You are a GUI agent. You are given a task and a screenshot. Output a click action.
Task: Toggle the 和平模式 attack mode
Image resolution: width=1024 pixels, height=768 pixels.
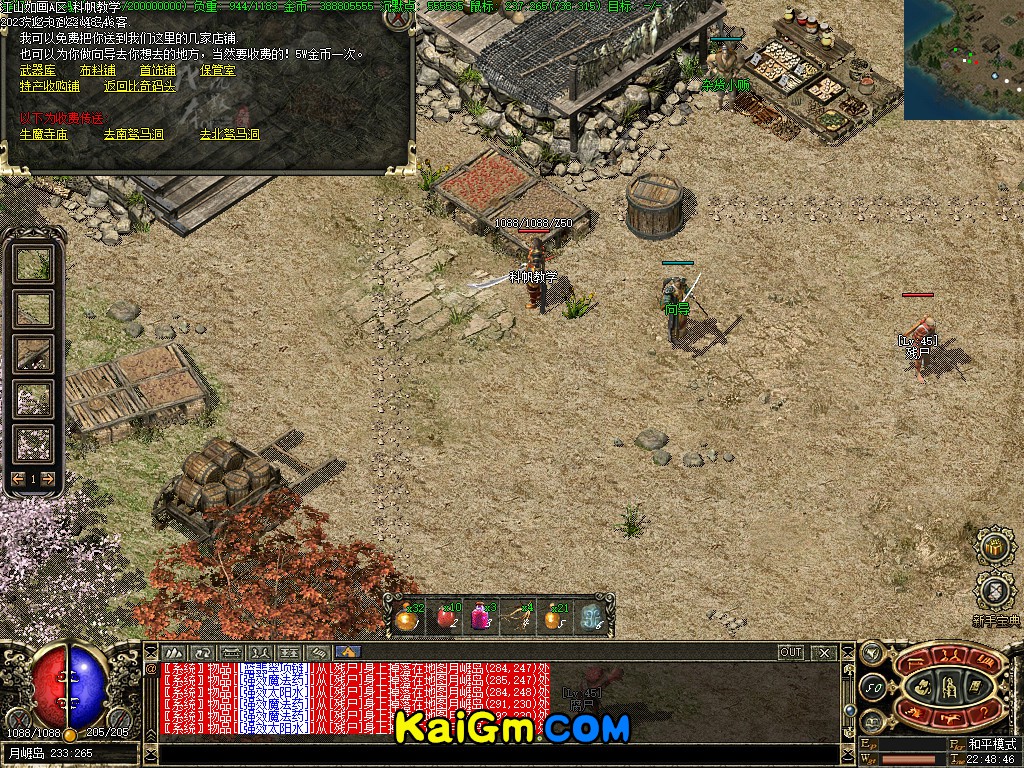click(x=990, y=745)
